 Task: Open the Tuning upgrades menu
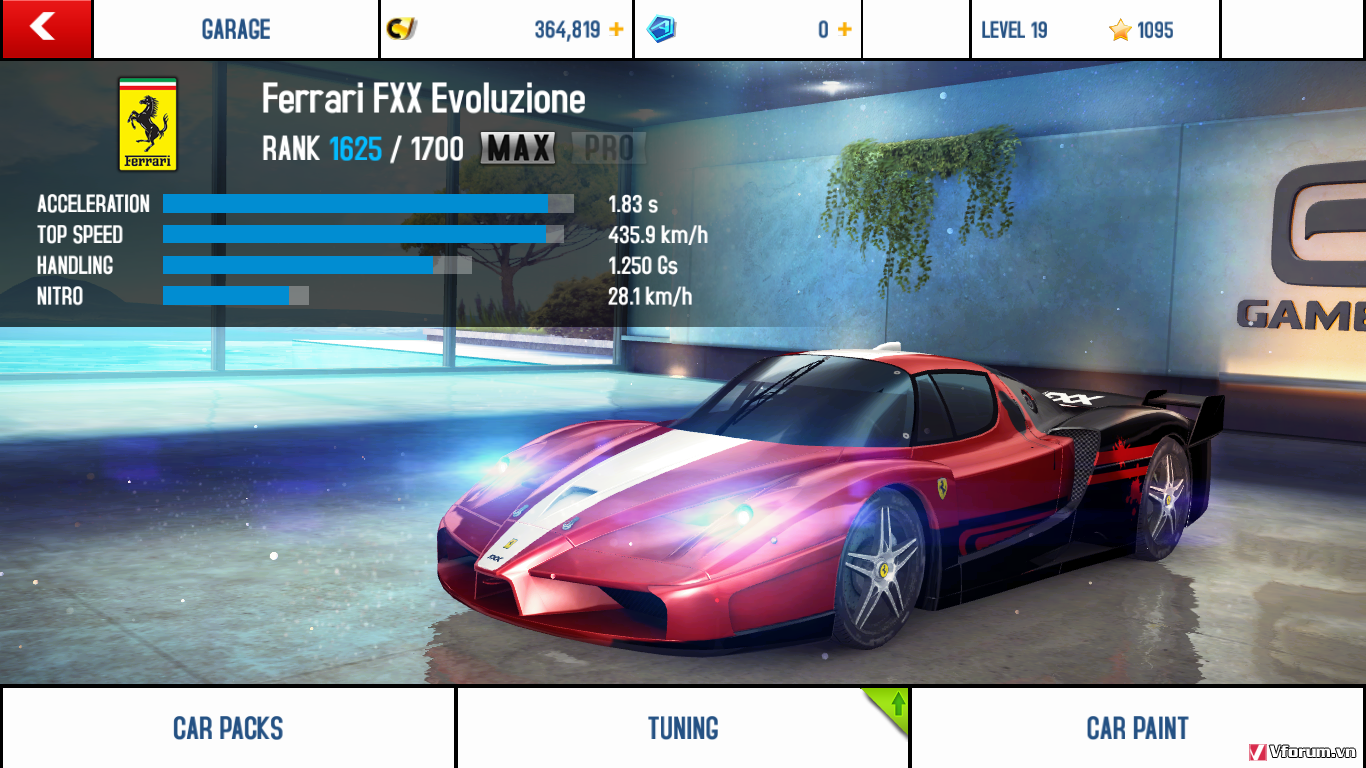point(683,728)
